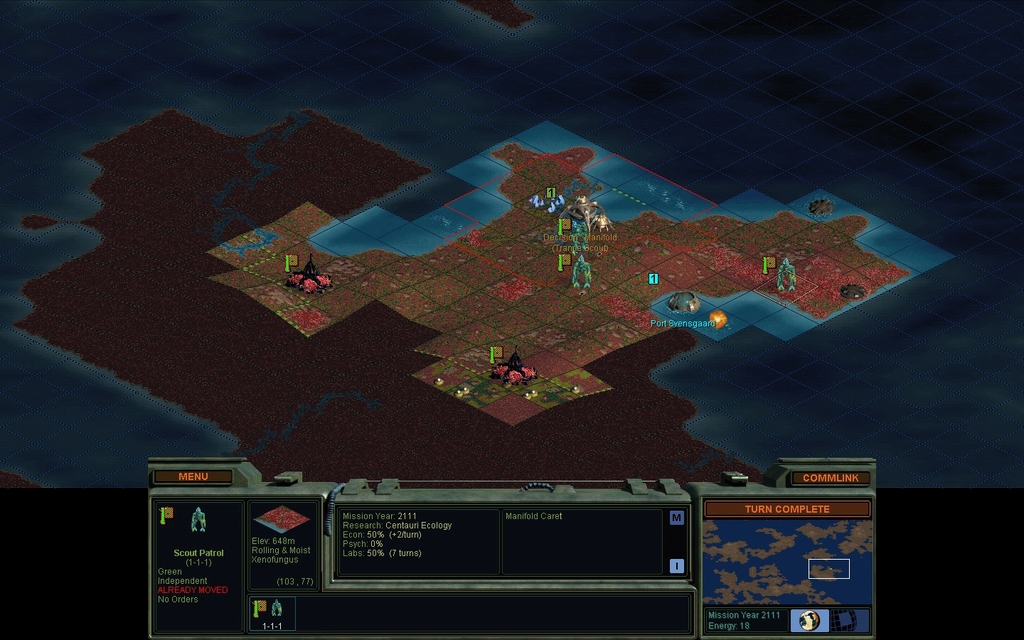The width and height of the screenshot is (1024, 640).
Task: Click the M button on info panel
Action: pyautogui.click(x=676, y=518)
